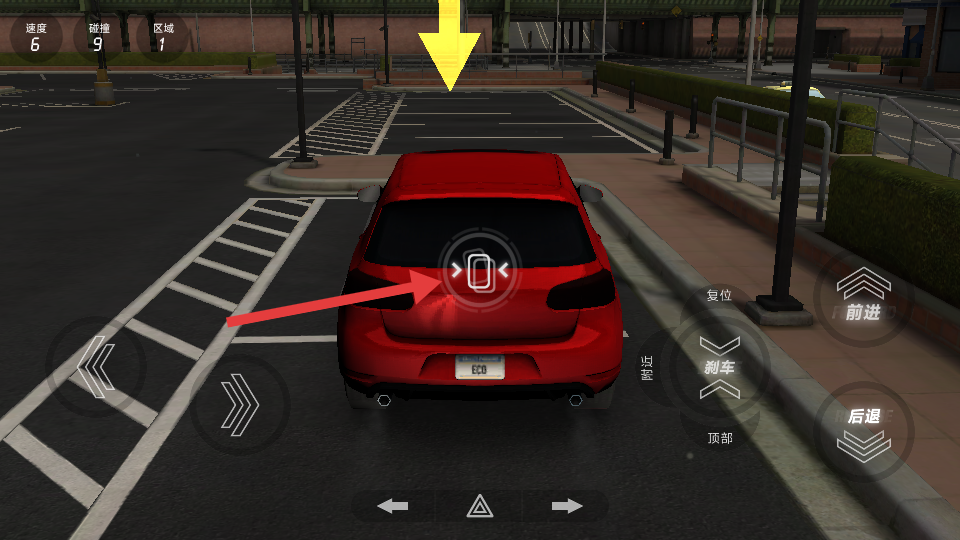Toggle the hazard lights triangle

[480, 506]
